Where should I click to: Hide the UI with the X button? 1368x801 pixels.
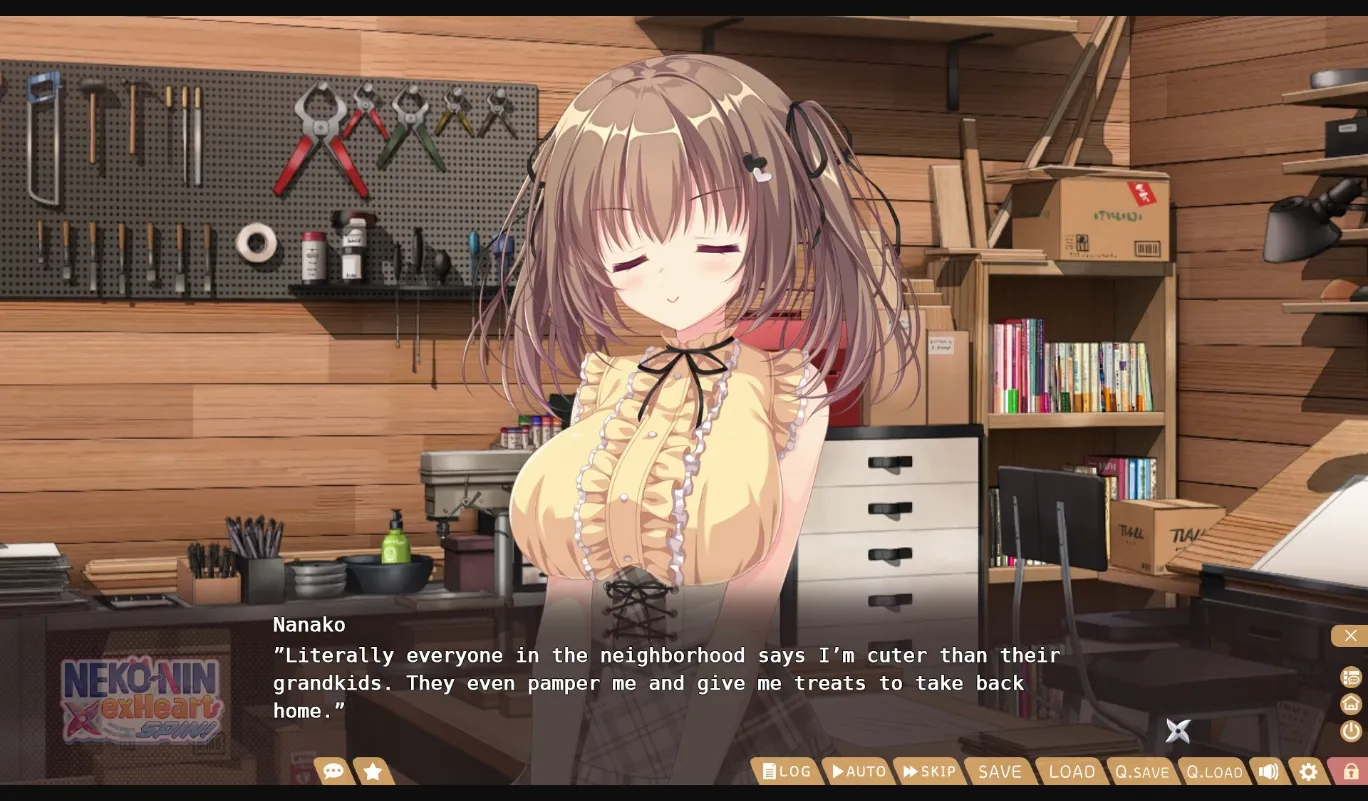coord(1350,635)
